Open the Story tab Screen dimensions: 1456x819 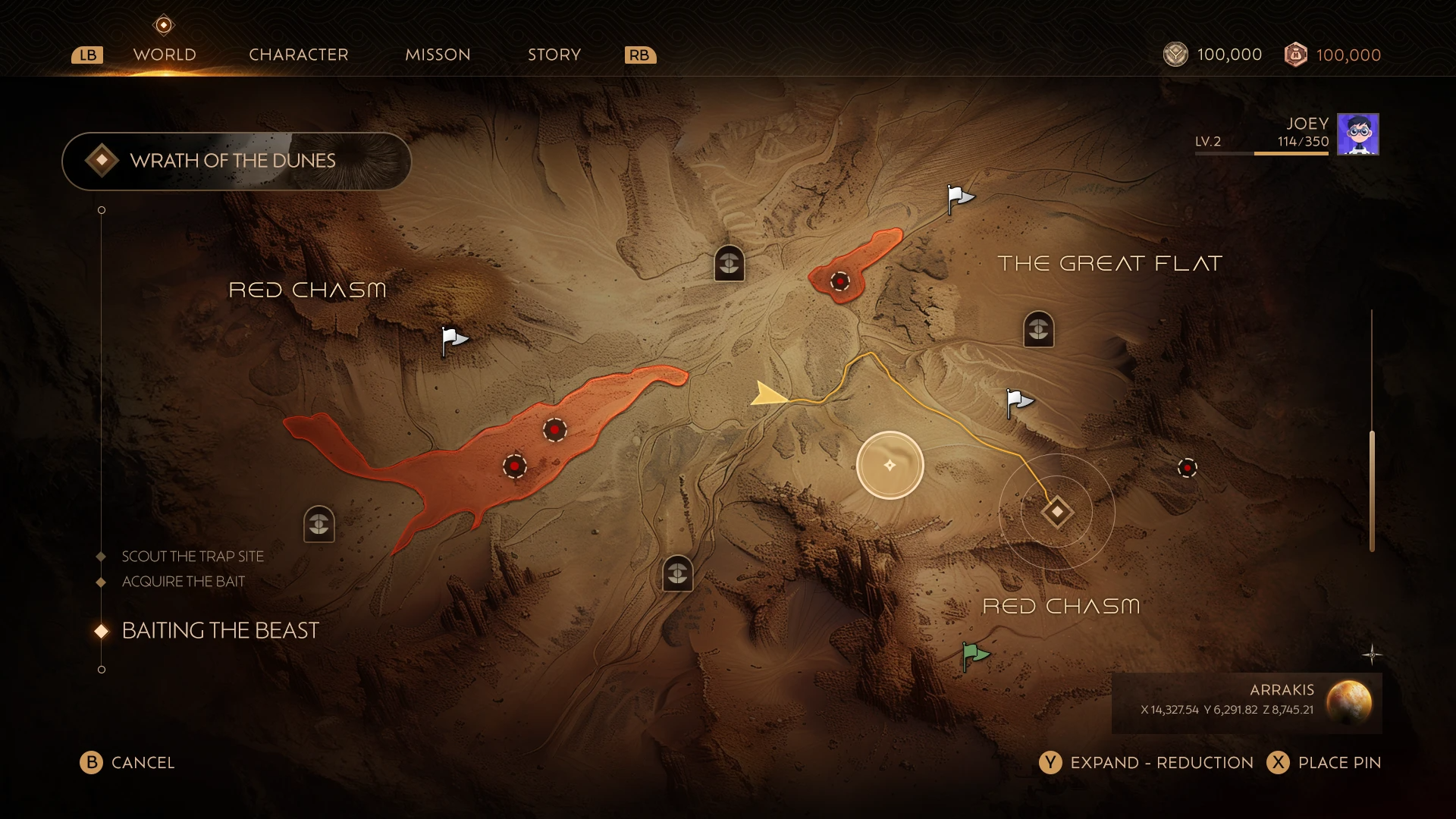tap(554, 55)
